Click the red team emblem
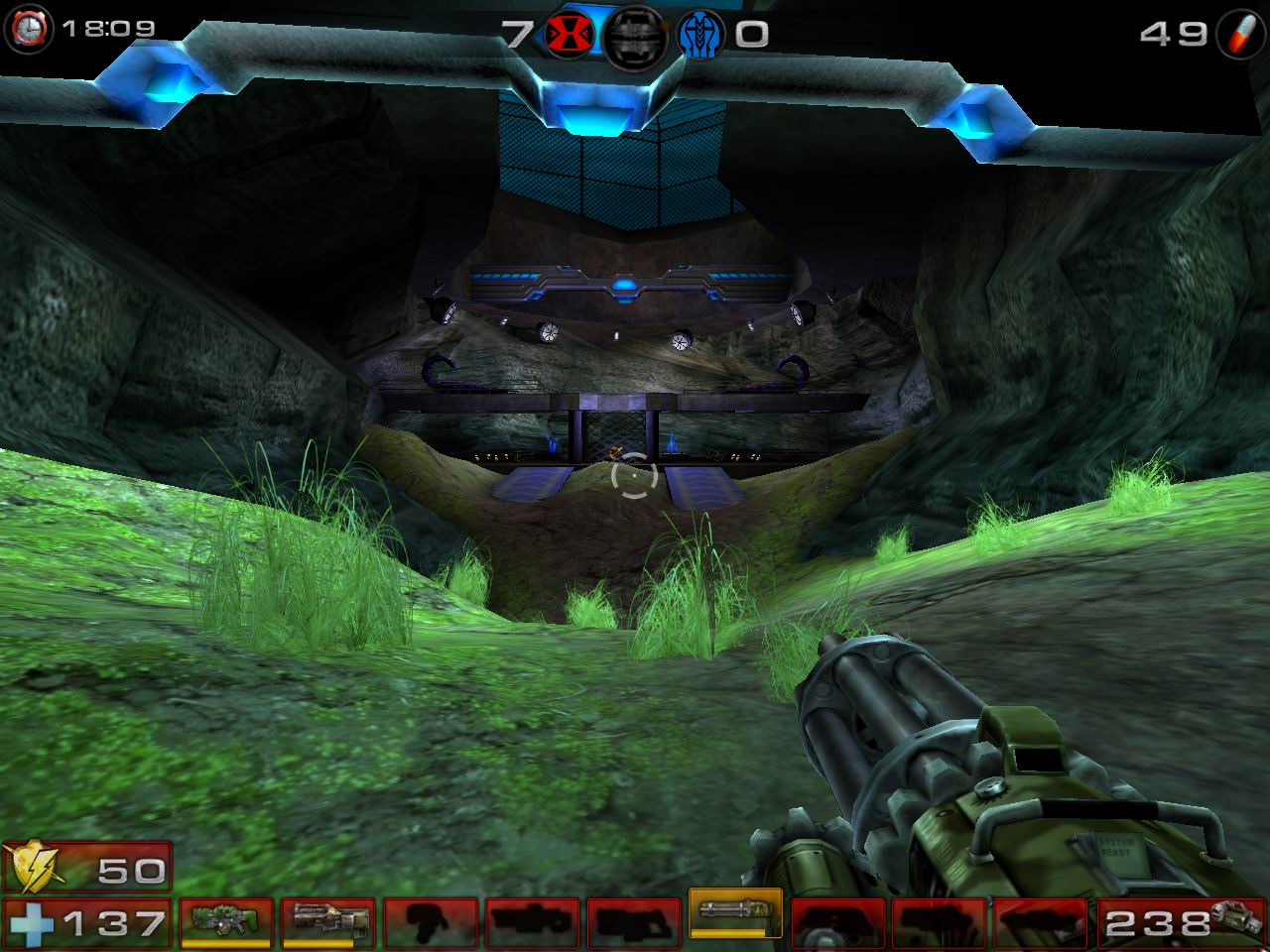This screenshot has width=1270, height=952. [x=572, y=29]
